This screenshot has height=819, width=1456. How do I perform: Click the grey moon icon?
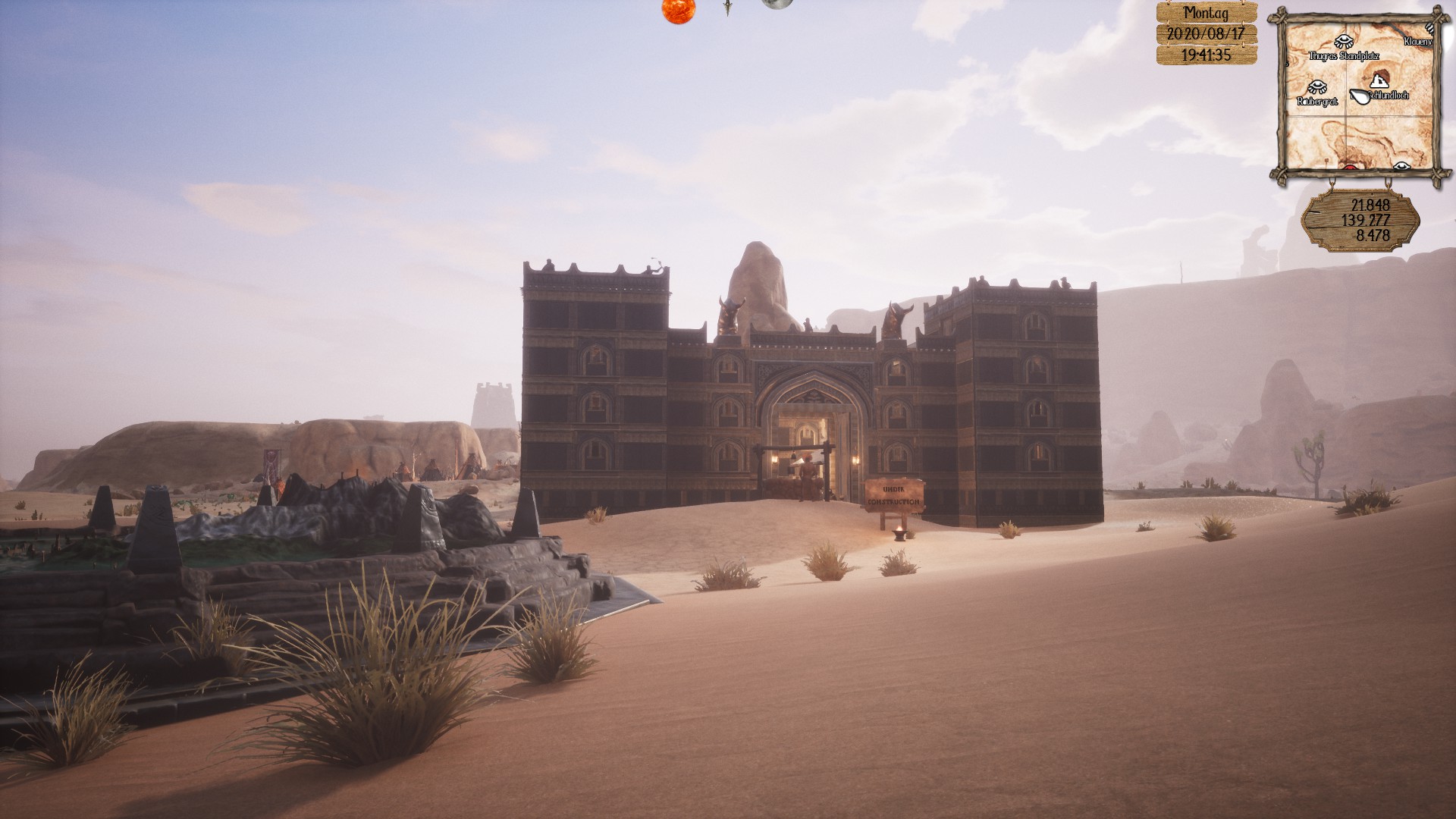pyautogui.click(x=775, y=4)
